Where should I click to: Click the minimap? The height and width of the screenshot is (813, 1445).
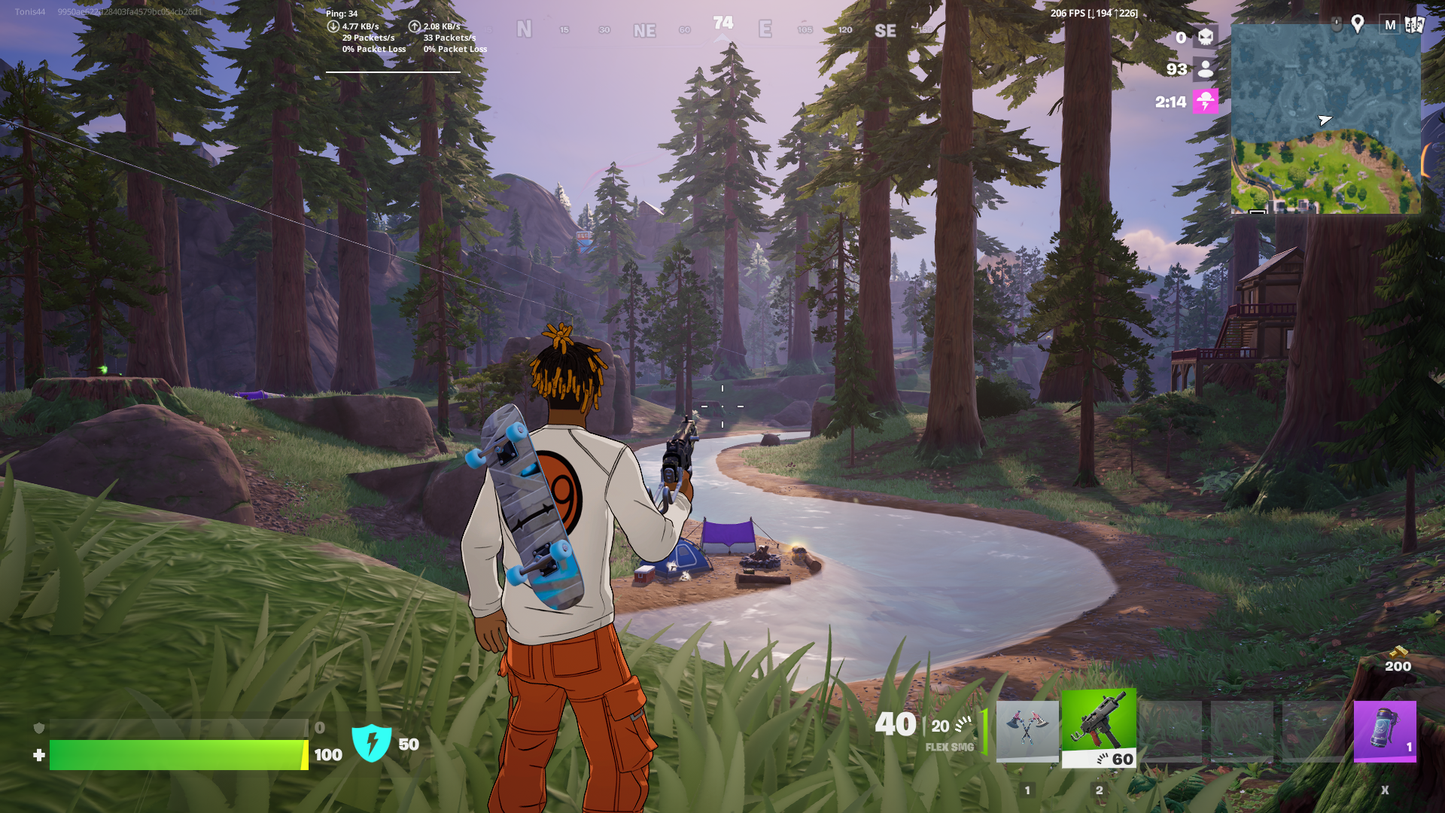click(1325, 119)
